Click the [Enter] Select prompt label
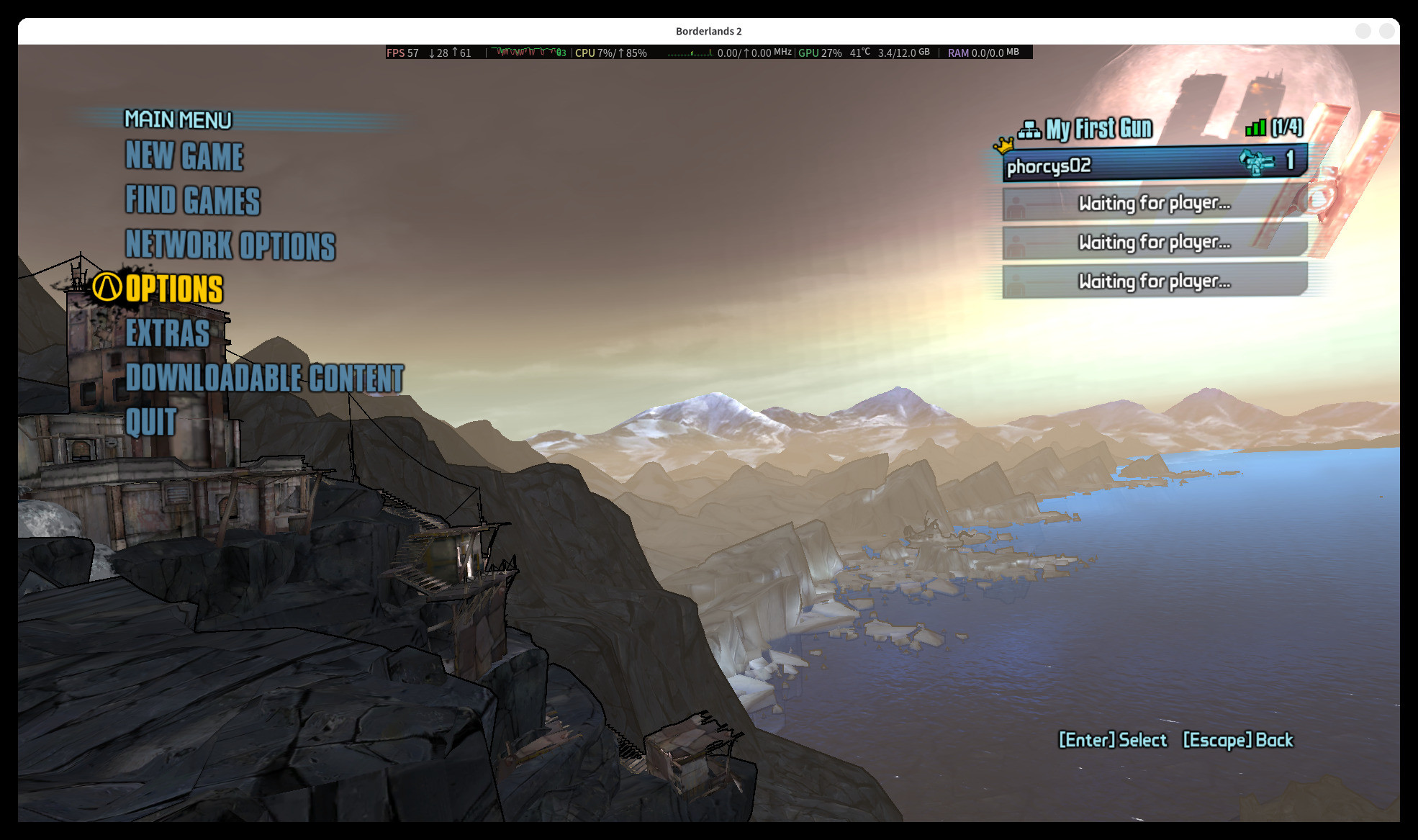Screen dimensions: 1418x840 pos(1112,740)
